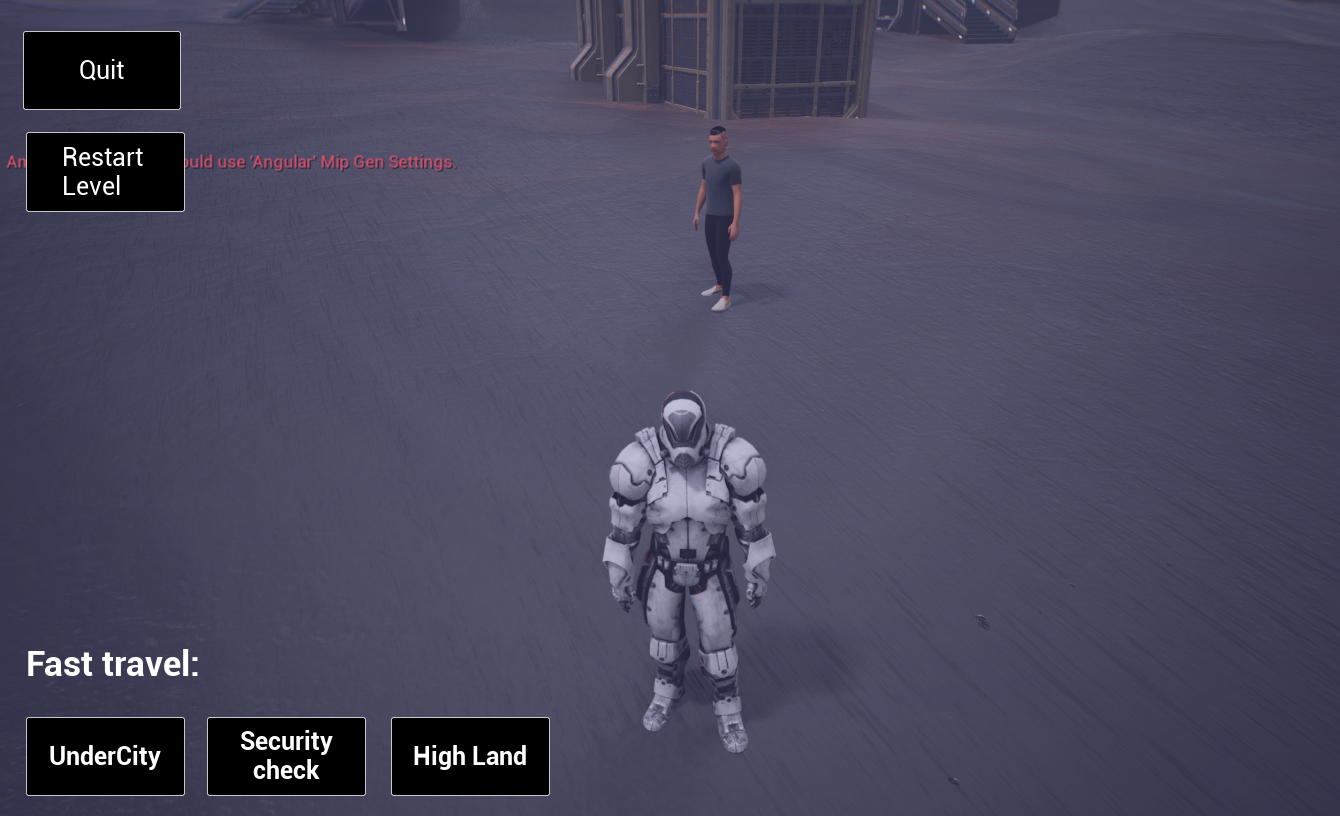Fast travel to UnderCity
The height and width of the screenshot is (816, 1340).
tap(105, 756)
